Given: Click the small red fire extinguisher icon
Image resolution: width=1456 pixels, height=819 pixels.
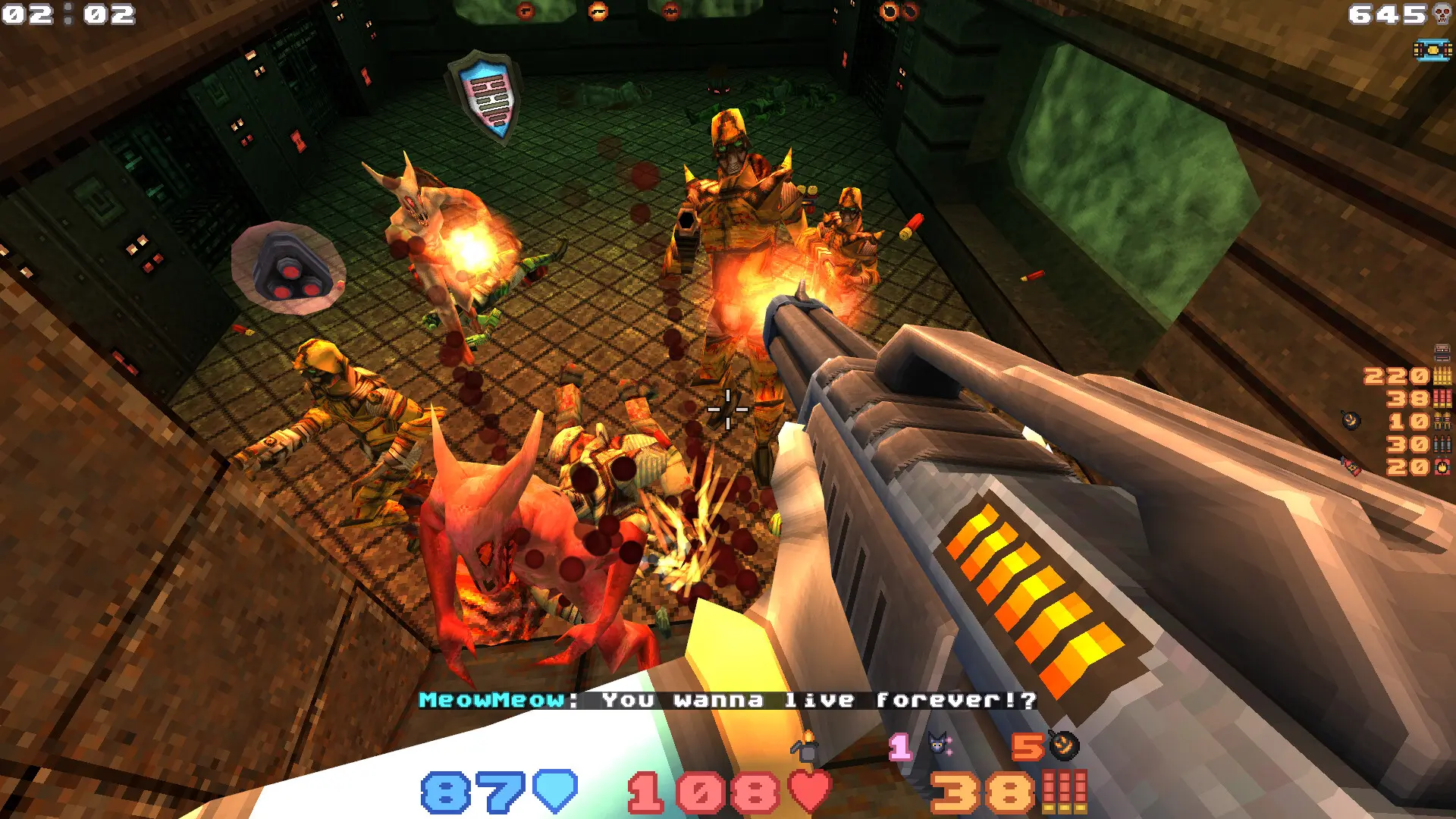Looking at the screenshot, I should pyautogui.click(x=1351, y=466).
